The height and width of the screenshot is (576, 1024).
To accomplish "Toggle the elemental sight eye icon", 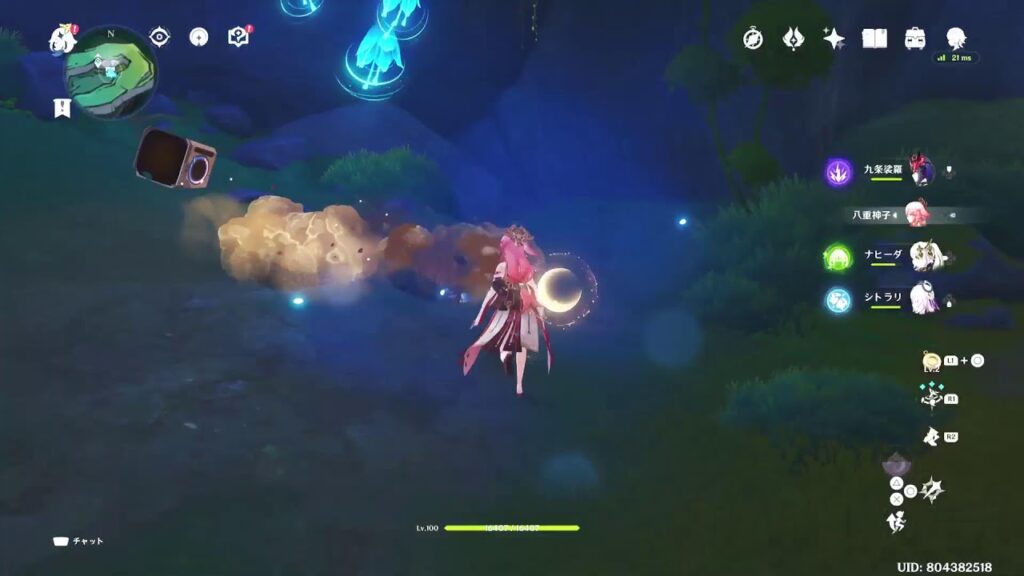I will [x=160, y=37].
